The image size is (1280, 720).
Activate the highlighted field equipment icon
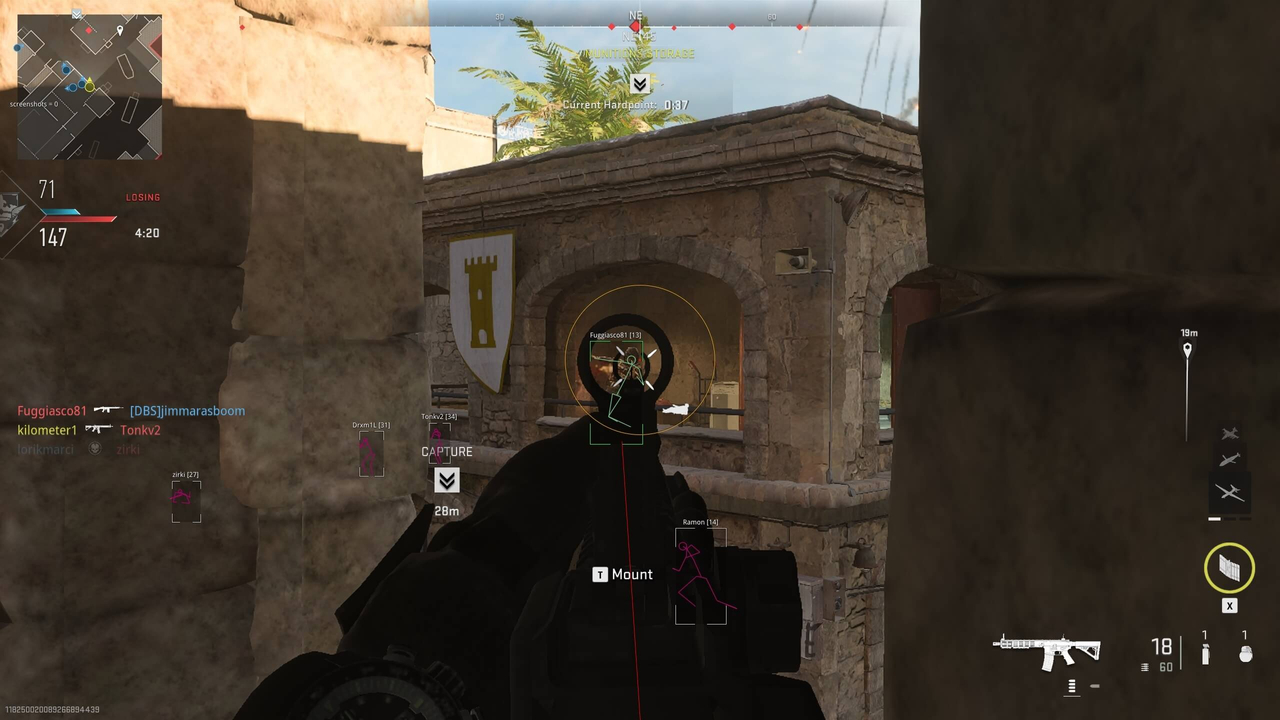click(x=1229, y=568)
